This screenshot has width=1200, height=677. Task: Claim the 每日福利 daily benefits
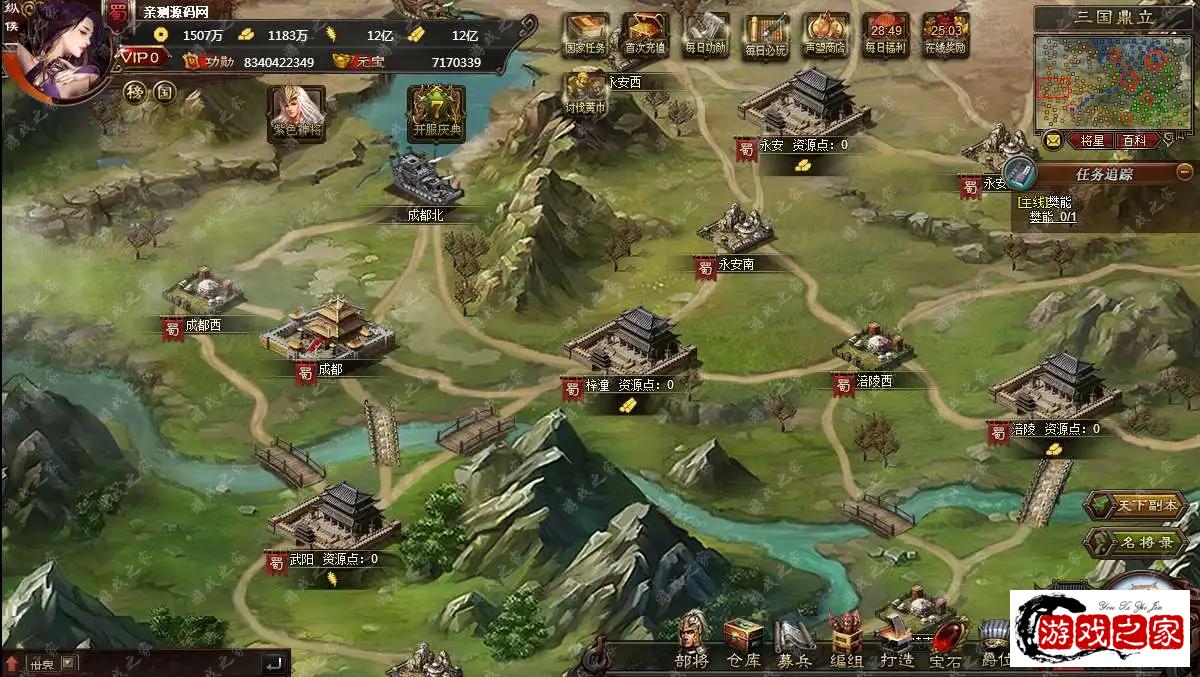(886, 32)
